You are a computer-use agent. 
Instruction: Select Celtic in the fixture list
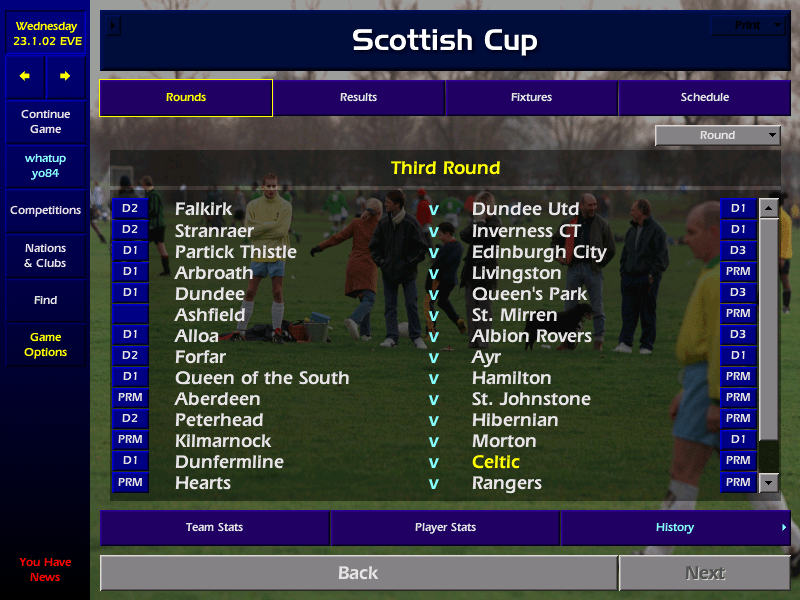click(496, 462)
